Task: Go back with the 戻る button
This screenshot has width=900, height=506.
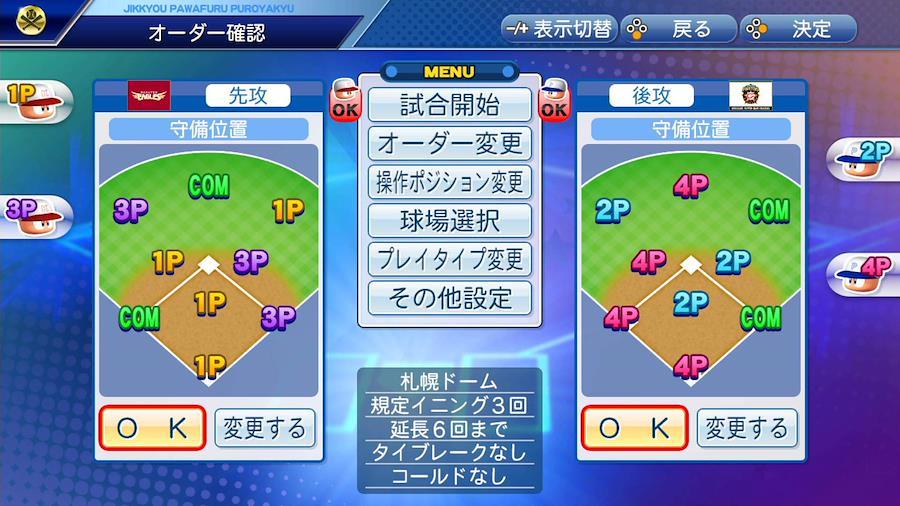Action: [x=679, y=29]
